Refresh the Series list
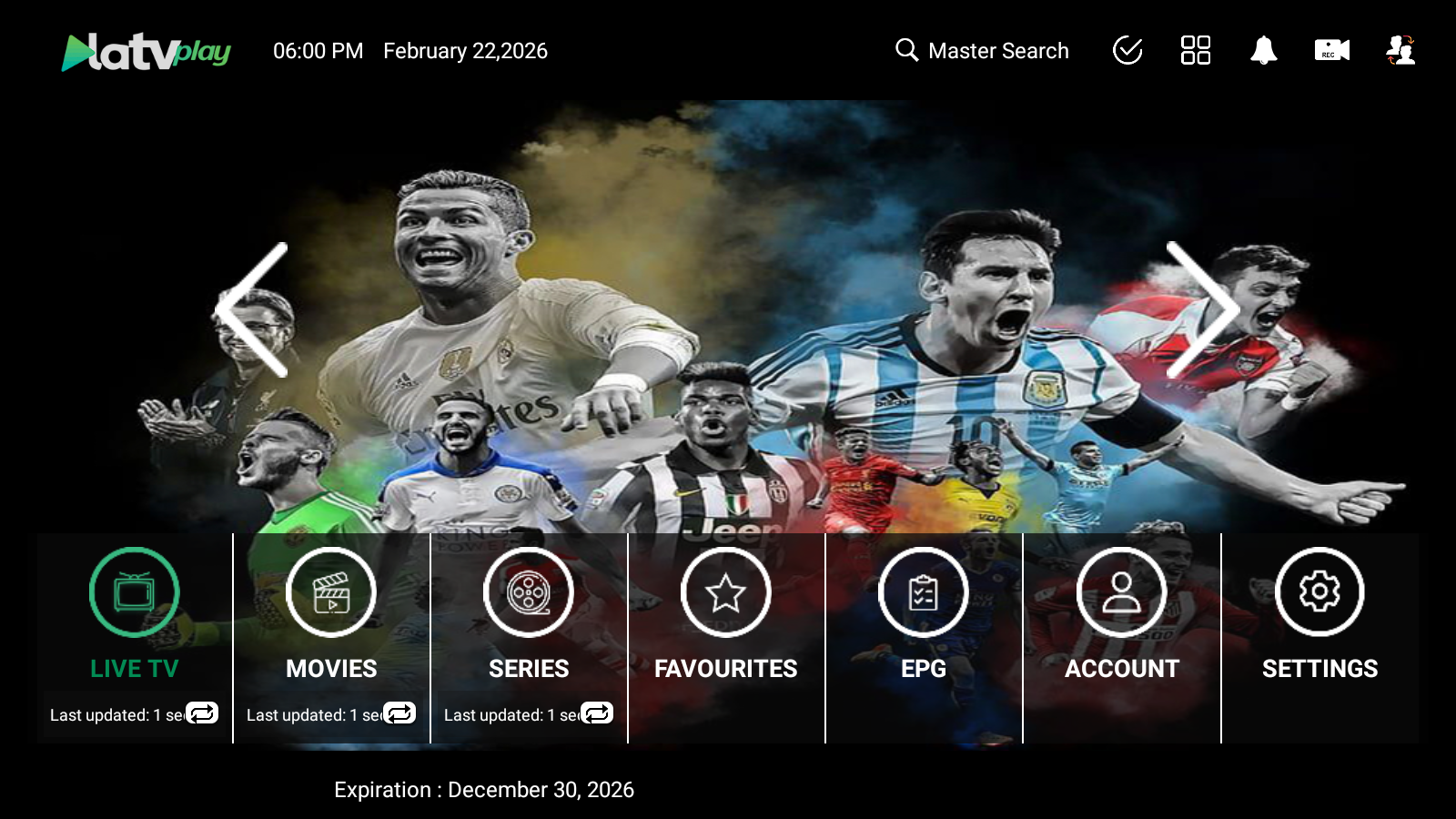The width and height of the screenshot is (1456, 819). pyautogui.click(x=597, y=713)
